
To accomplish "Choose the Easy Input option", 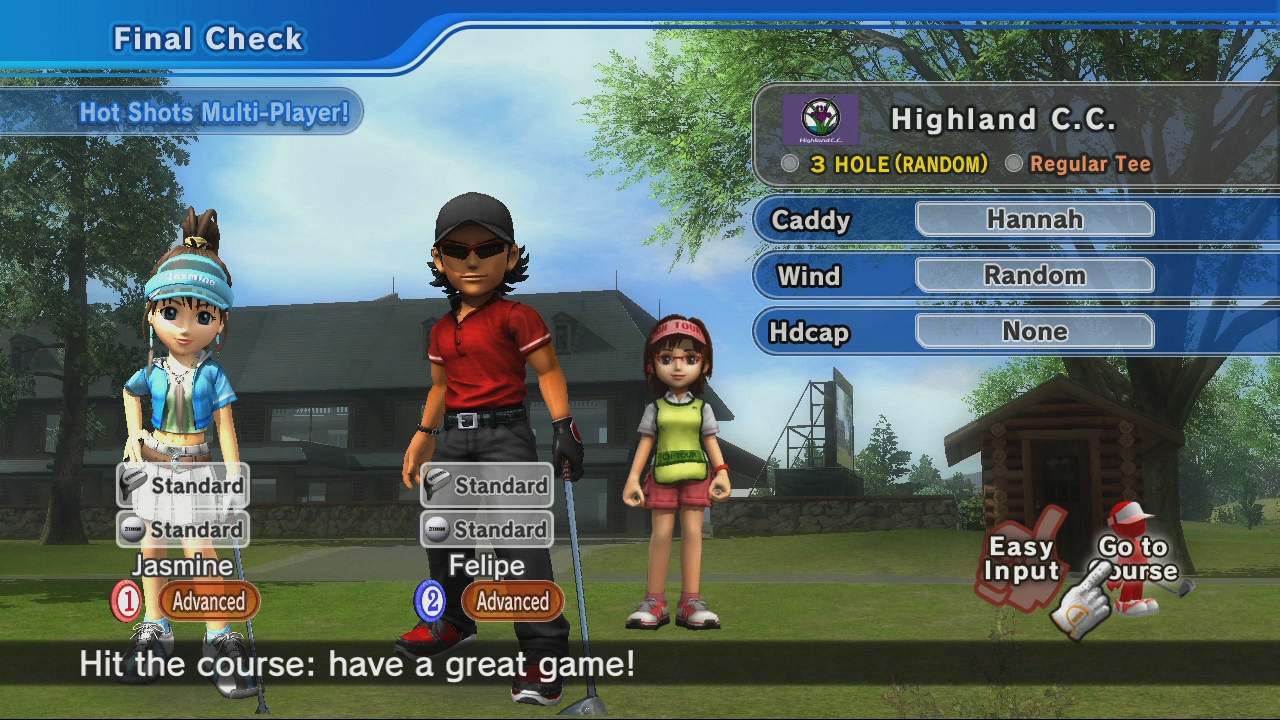I will tap(1021, 560).
